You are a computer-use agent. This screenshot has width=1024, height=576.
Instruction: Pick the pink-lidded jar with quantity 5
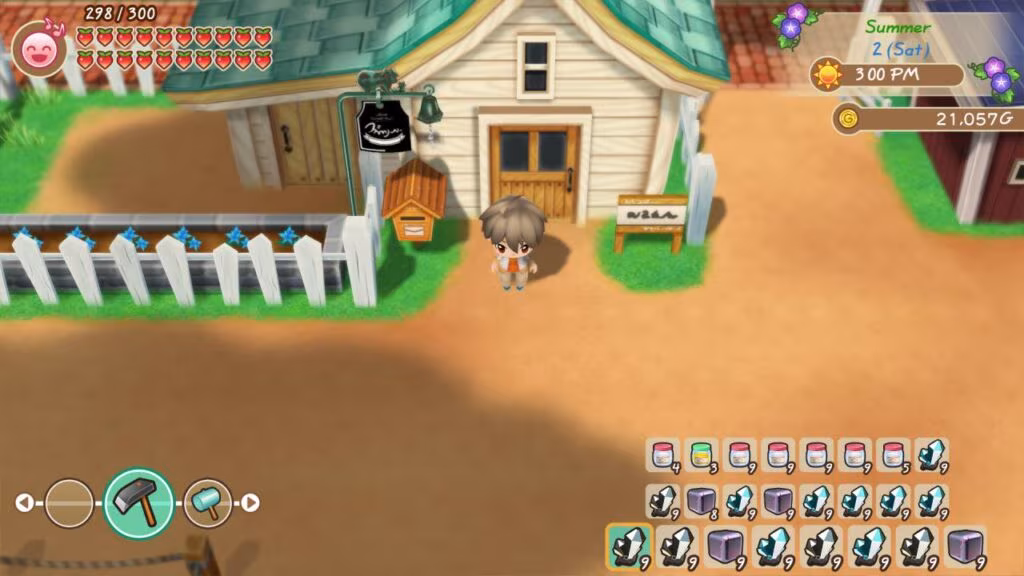point(892,455)
